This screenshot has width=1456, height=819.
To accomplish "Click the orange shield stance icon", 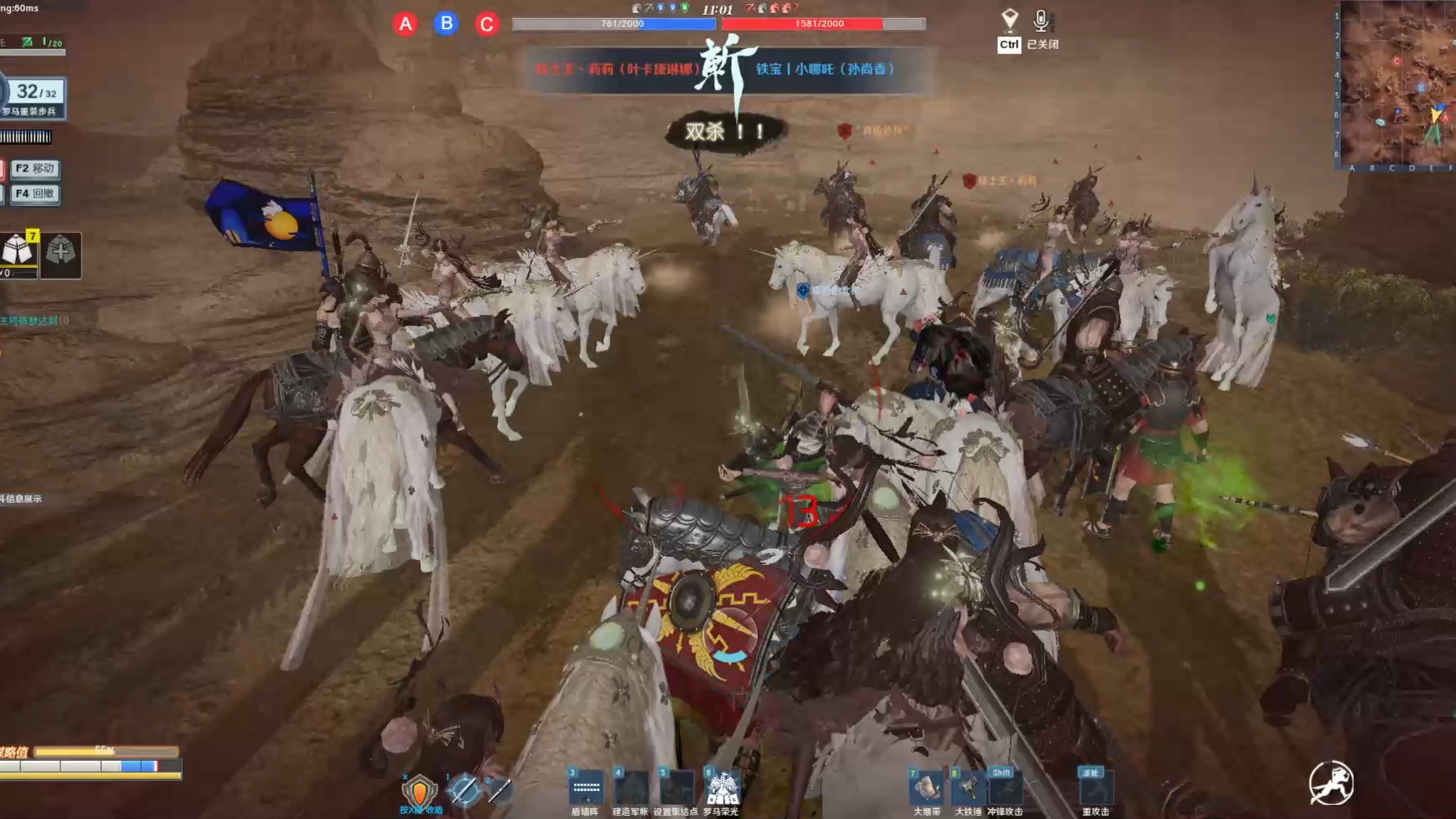I will click(x=419, y=790).
